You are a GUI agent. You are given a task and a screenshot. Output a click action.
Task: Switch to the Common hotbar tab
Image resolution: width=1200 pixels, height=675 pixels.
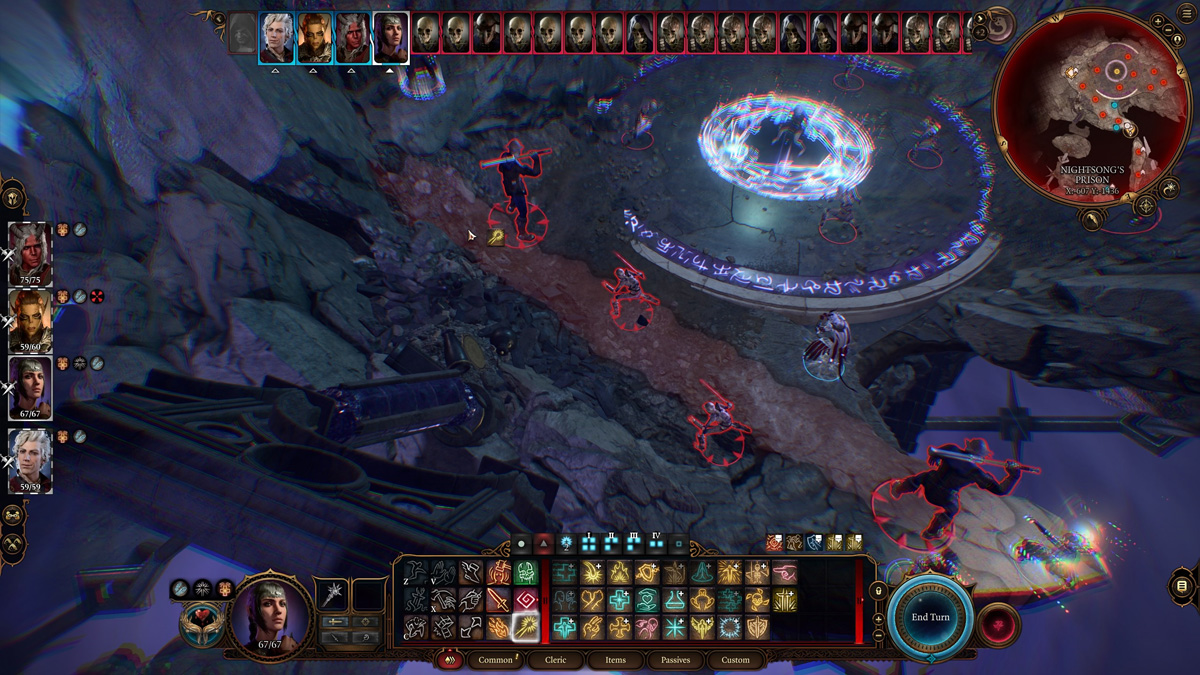tap(495, 660)
